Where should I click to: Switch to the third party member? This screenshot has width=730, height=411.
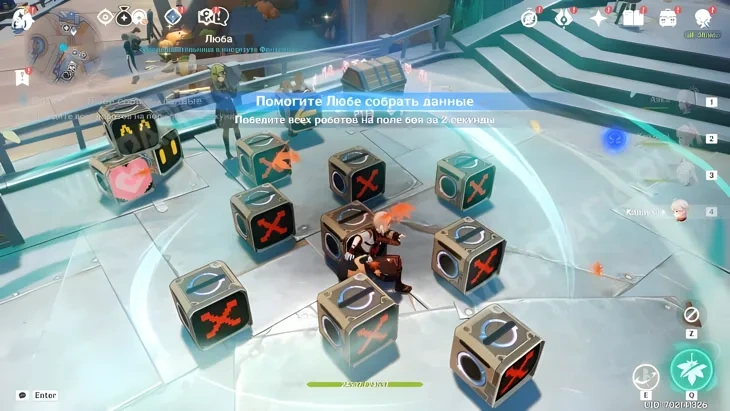tap(688, 175)
